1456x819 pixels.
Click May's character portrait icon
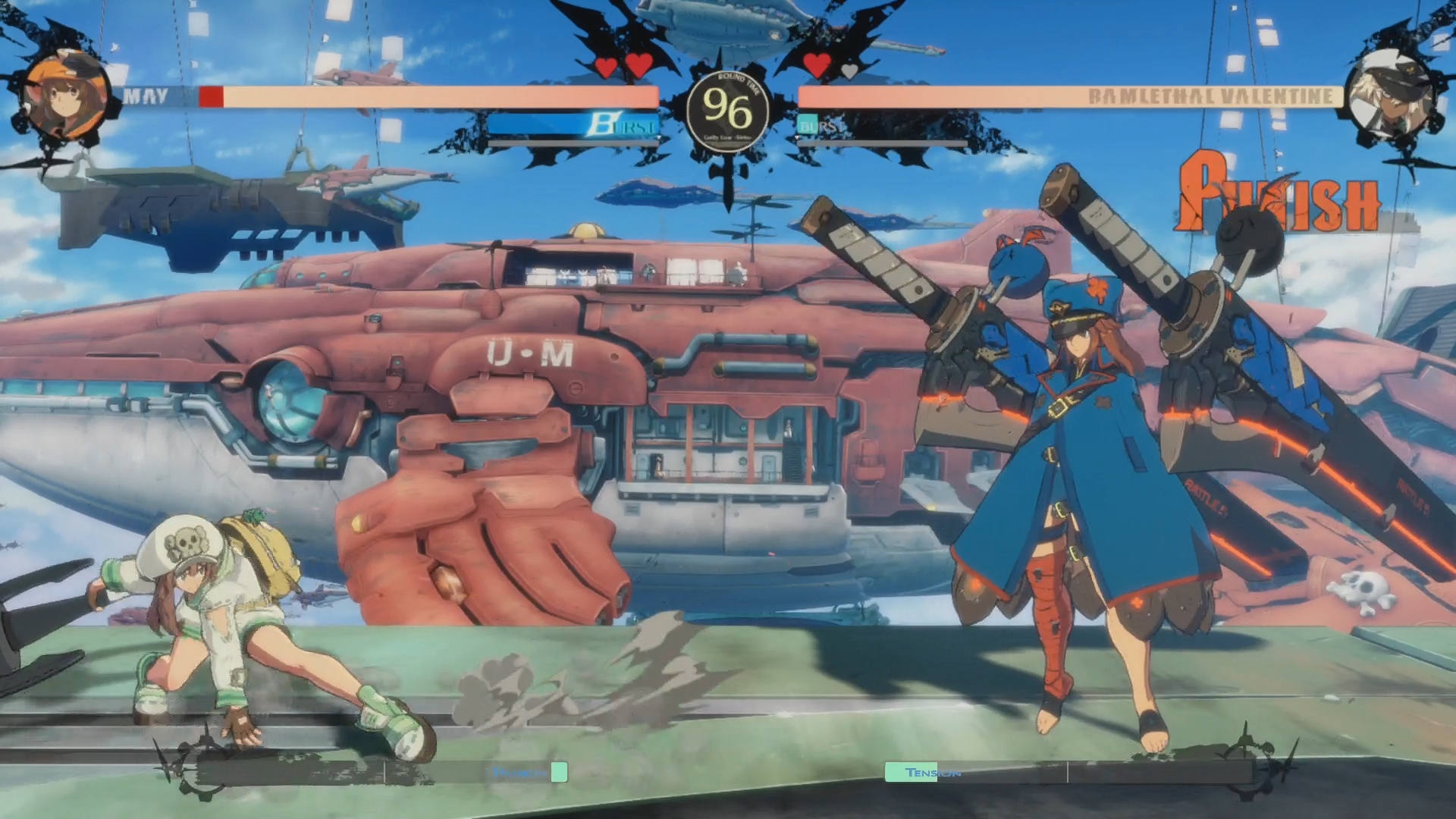tap(64, 95)
